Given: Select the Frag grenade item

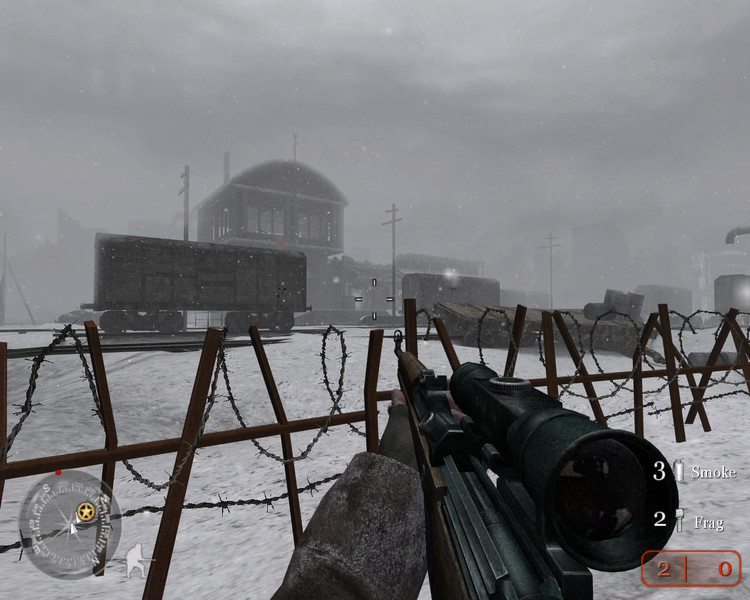Looking at the screenshot, I should (696, 520).
